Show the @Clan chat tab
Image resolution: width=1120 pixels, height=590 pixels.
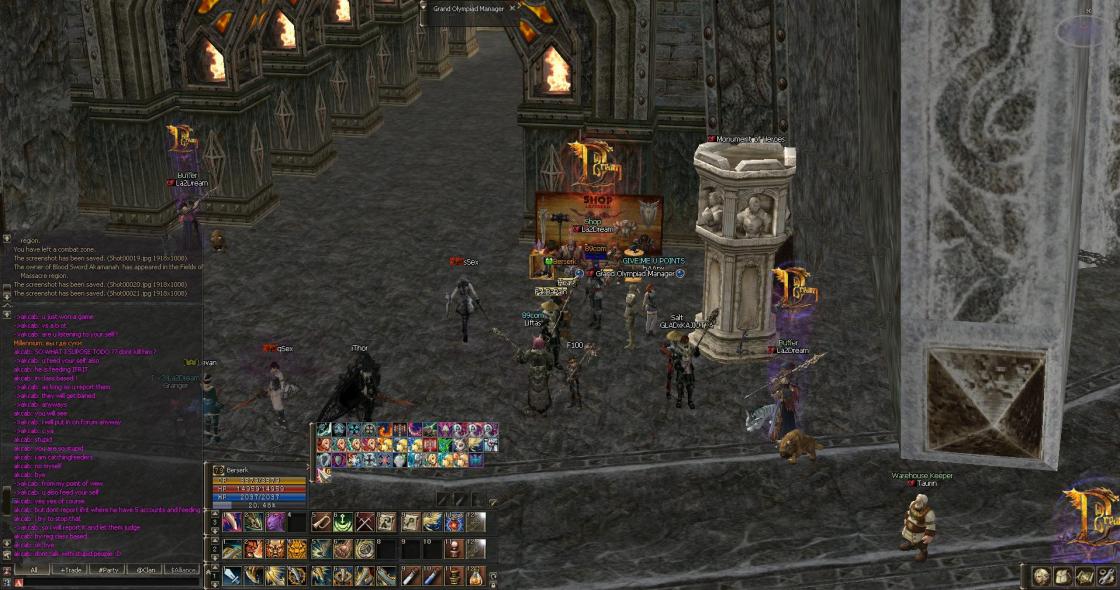coord(143,569)
